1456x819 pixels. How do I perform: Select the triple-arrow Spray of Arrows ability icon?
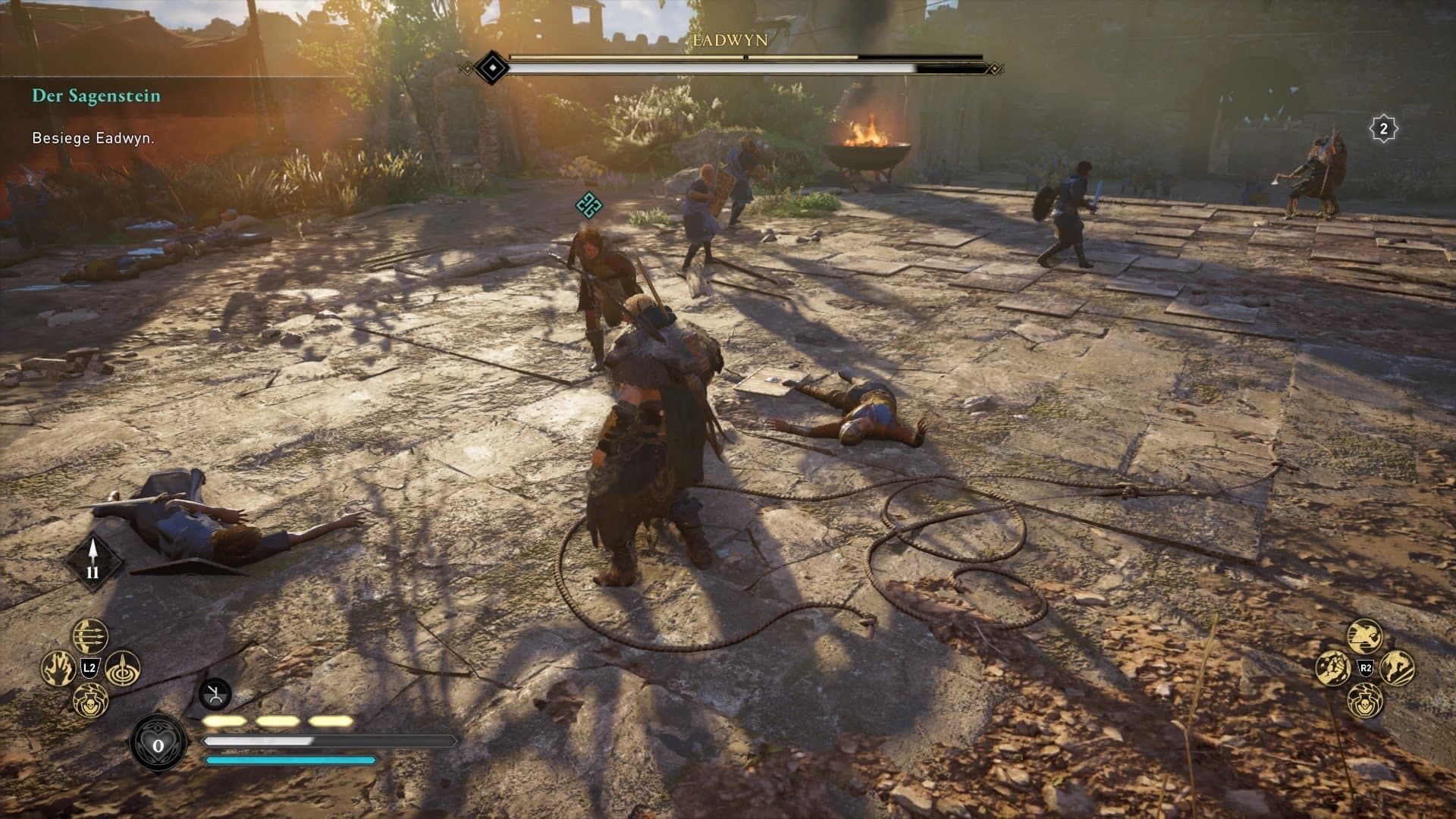tap(89, 635)
